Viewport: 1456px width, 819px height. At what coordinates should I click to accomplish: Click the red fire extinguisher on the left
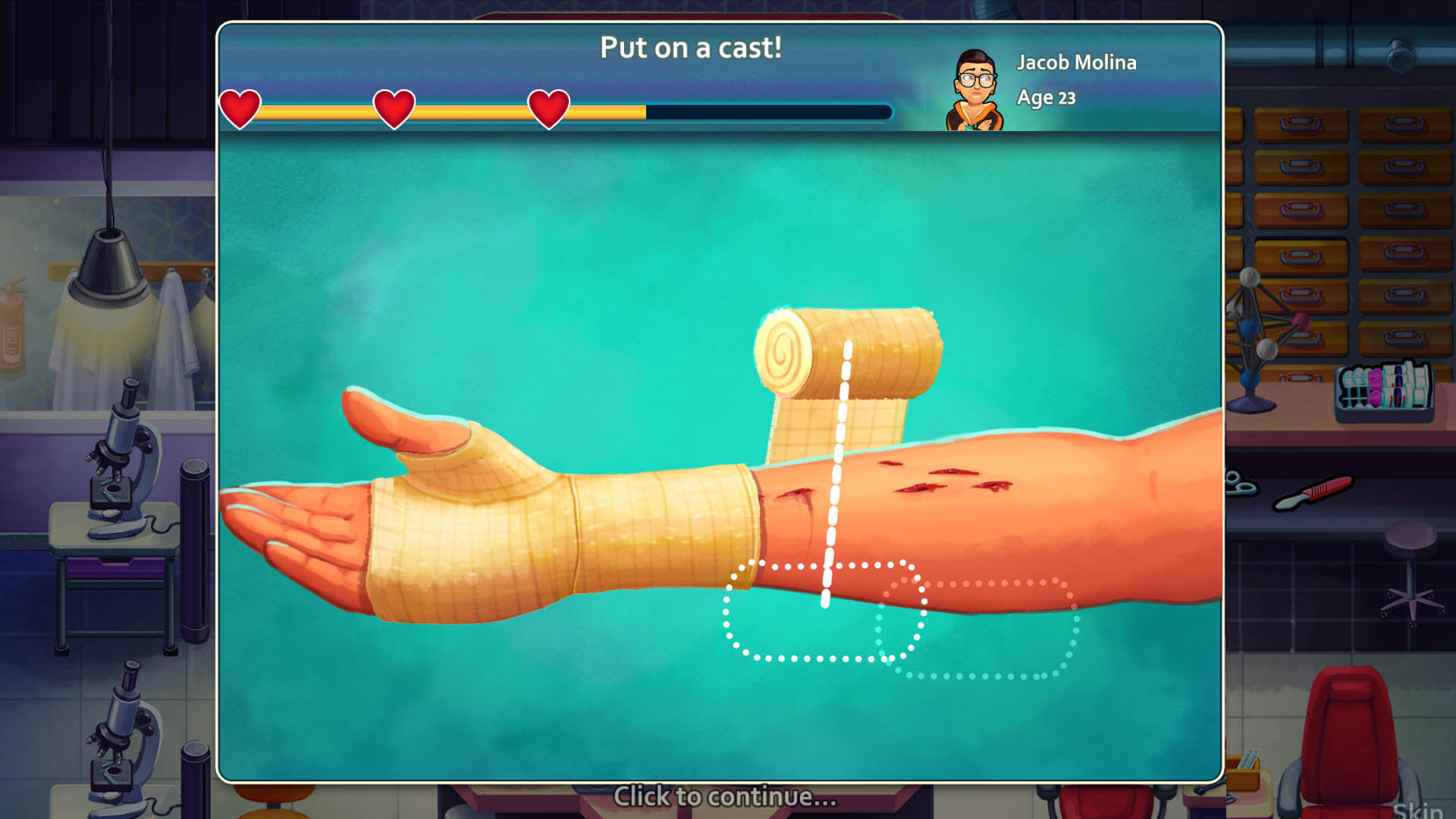pos(11,326)
